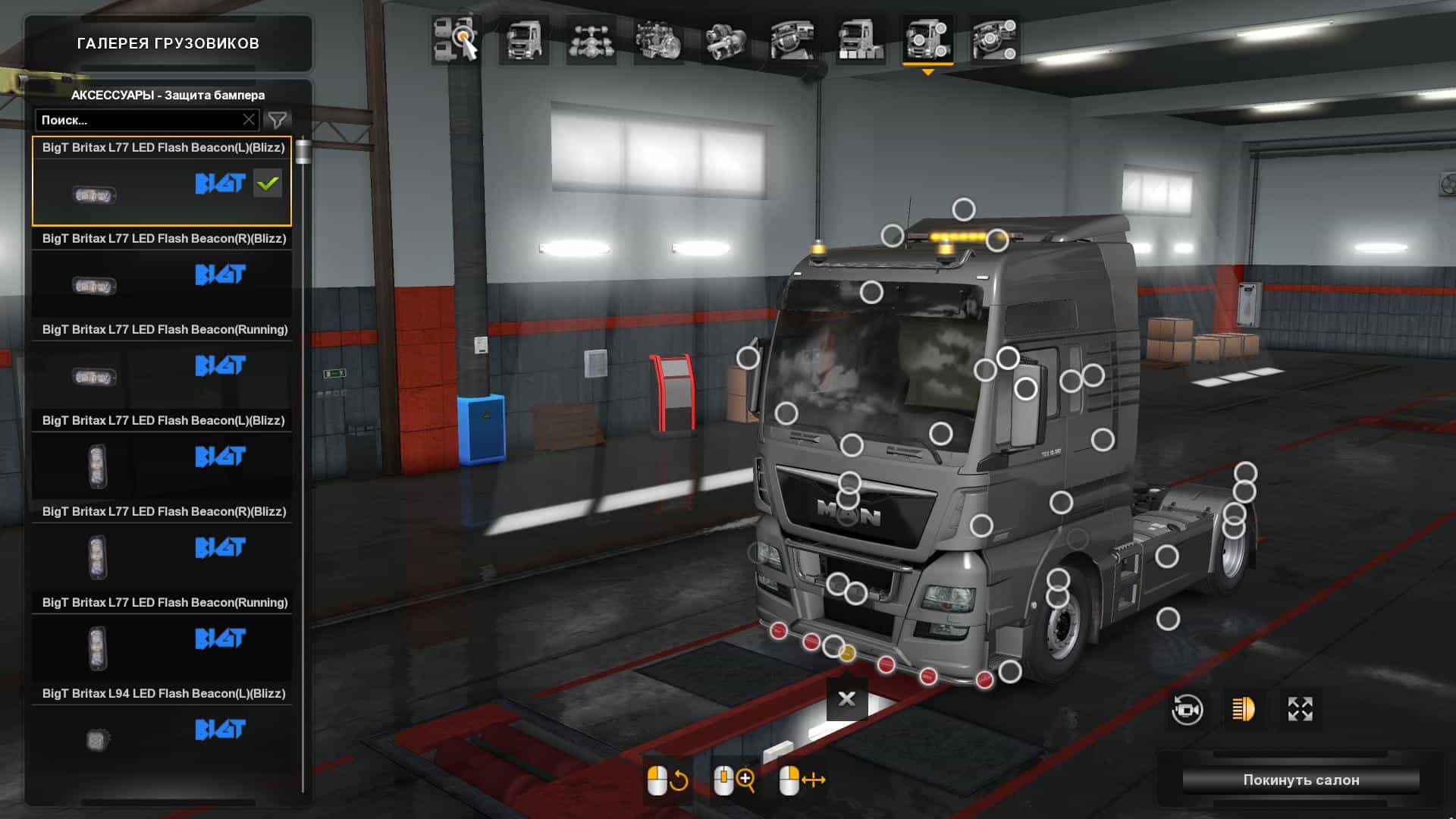Open the engine upgrades tab
Image resolution: width=1456 pixels, height=819 pixels.
[x=658, y=39]
